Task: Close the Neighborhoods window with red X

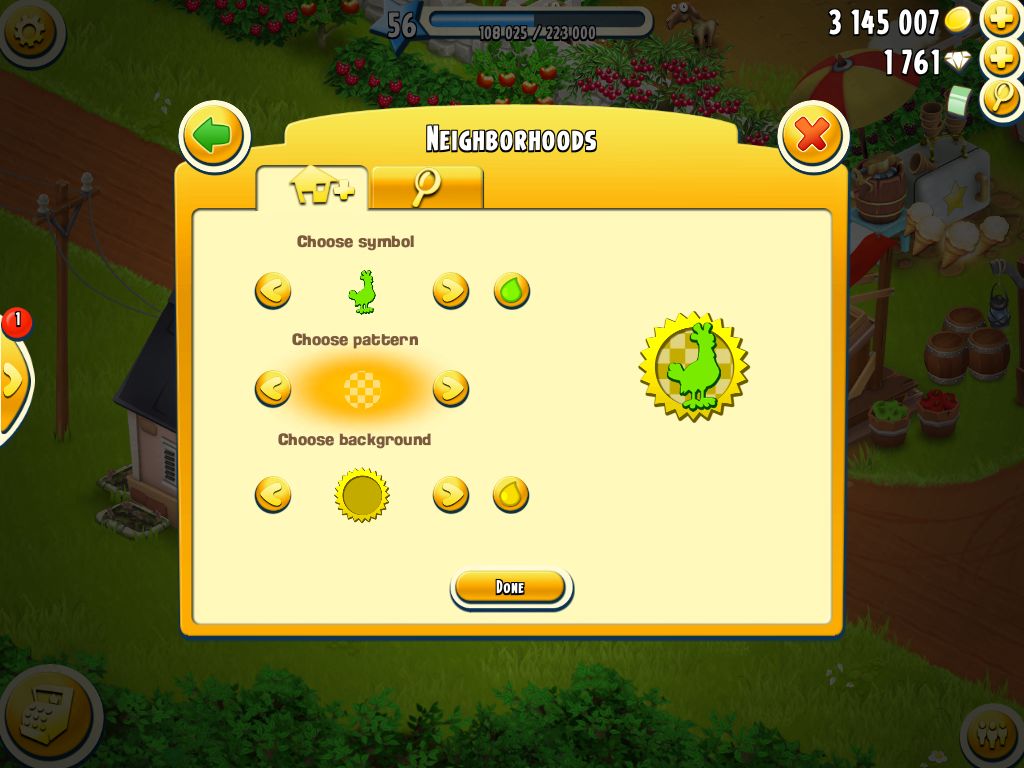Action: point(812,136)
